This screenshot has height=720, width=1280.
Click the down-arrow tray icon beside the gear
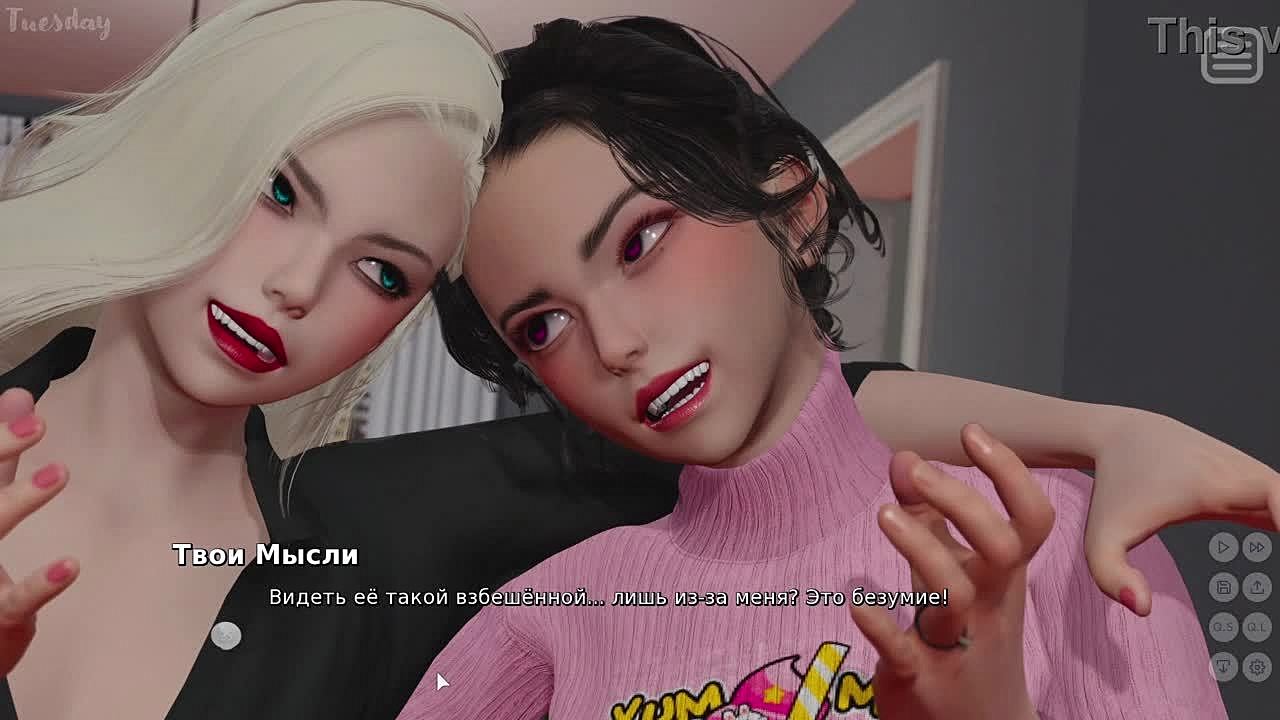click(1223, 667)
